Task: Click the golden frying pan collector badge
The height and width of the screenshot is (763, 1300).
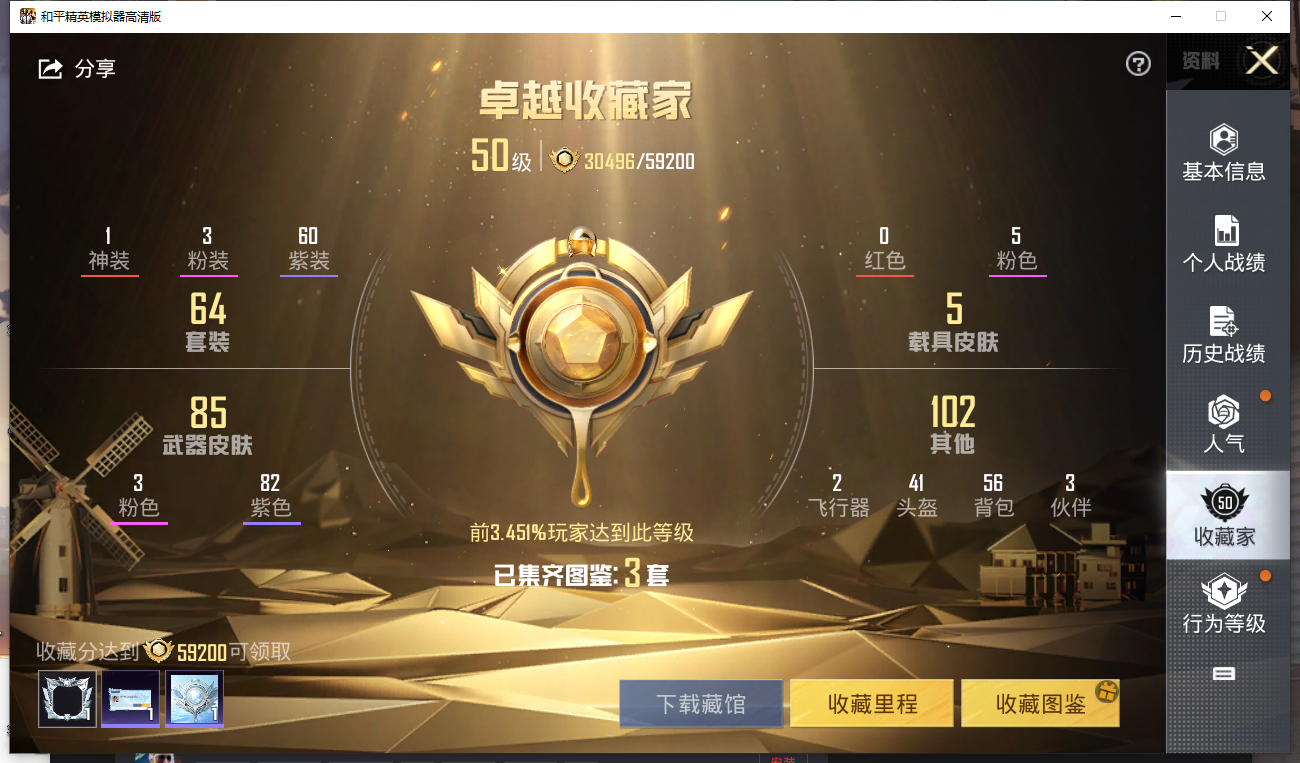Action: point(581,360)
